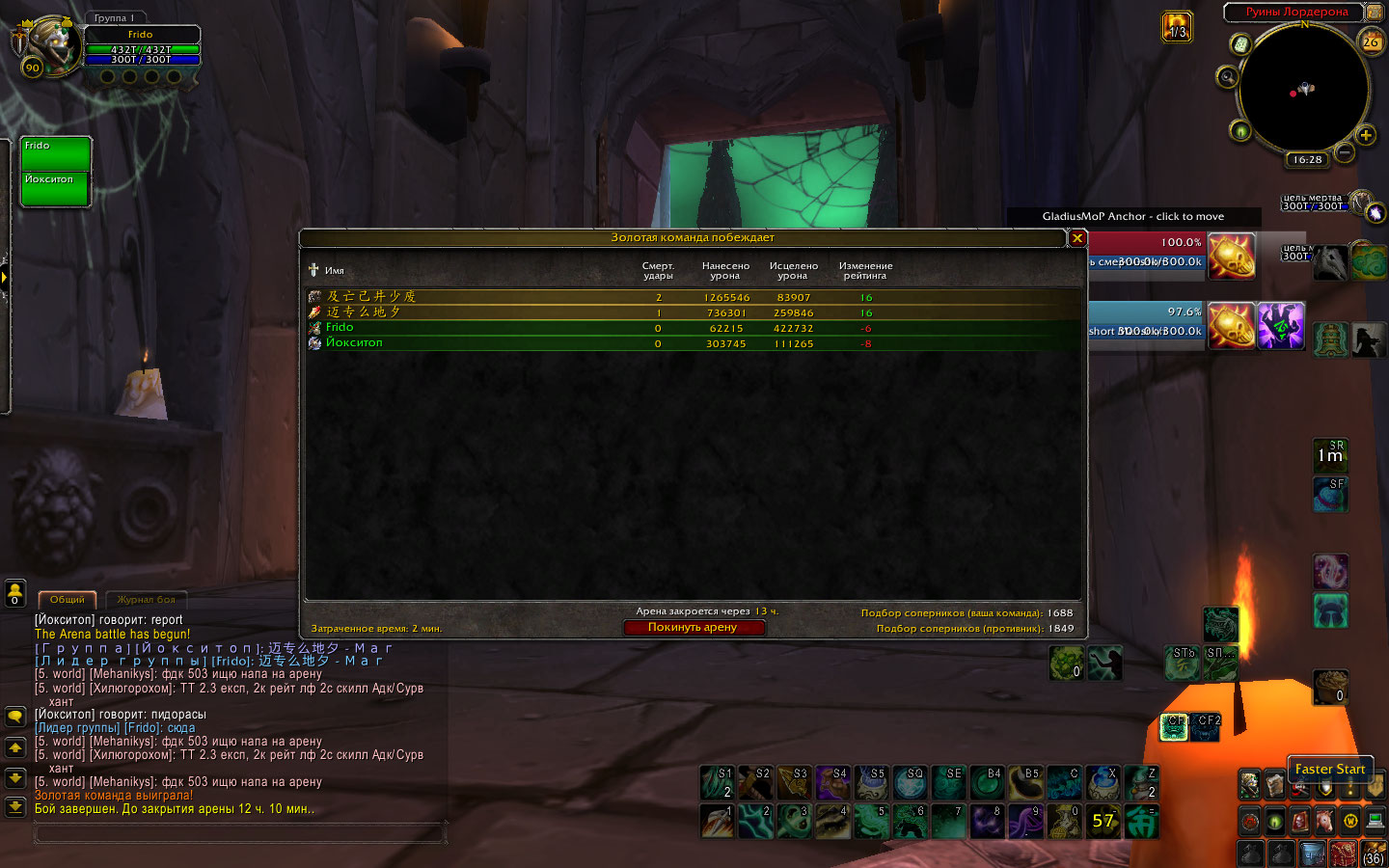Open the backpack bag showing (36)
Image resolution: width=1389 pixels, height=868 pixels.
point(1373,854)
